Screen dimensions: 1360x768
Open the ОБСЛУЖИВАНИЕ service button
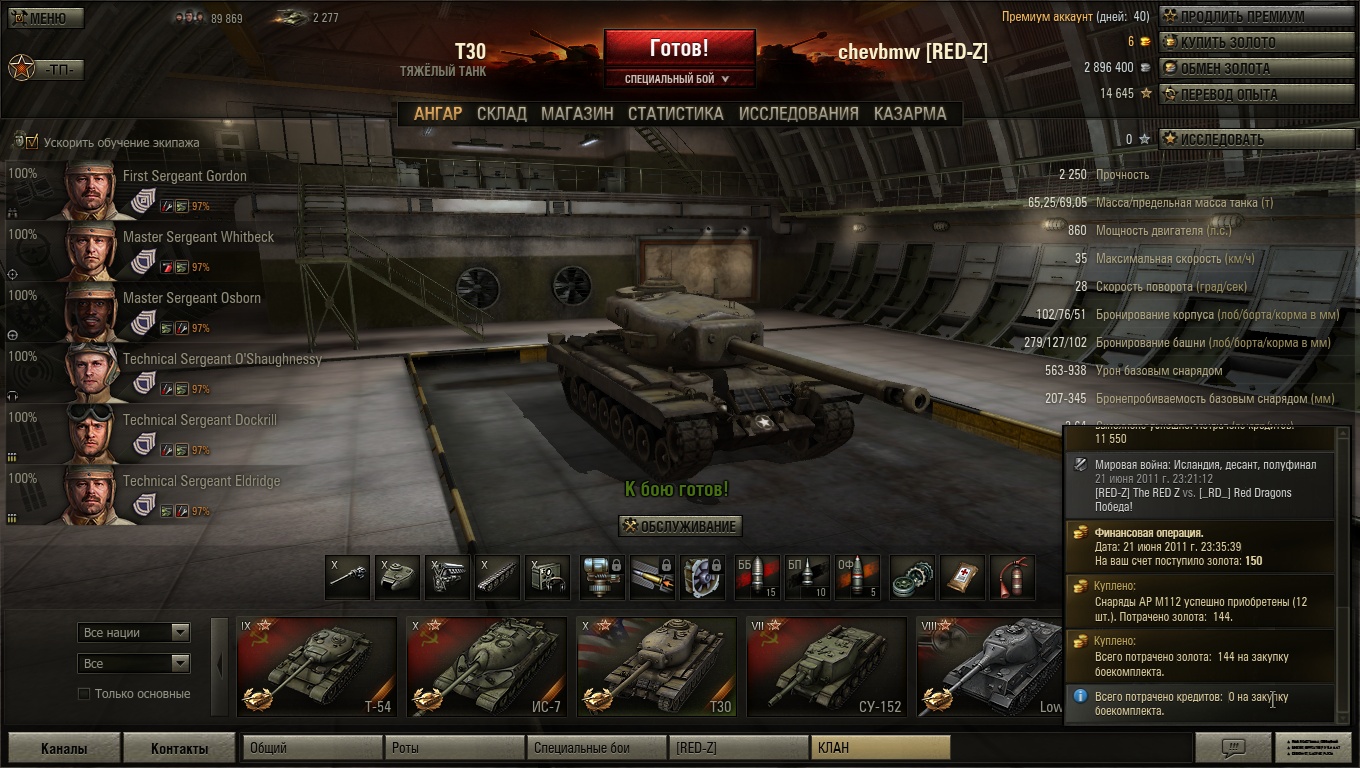[680, 526]
